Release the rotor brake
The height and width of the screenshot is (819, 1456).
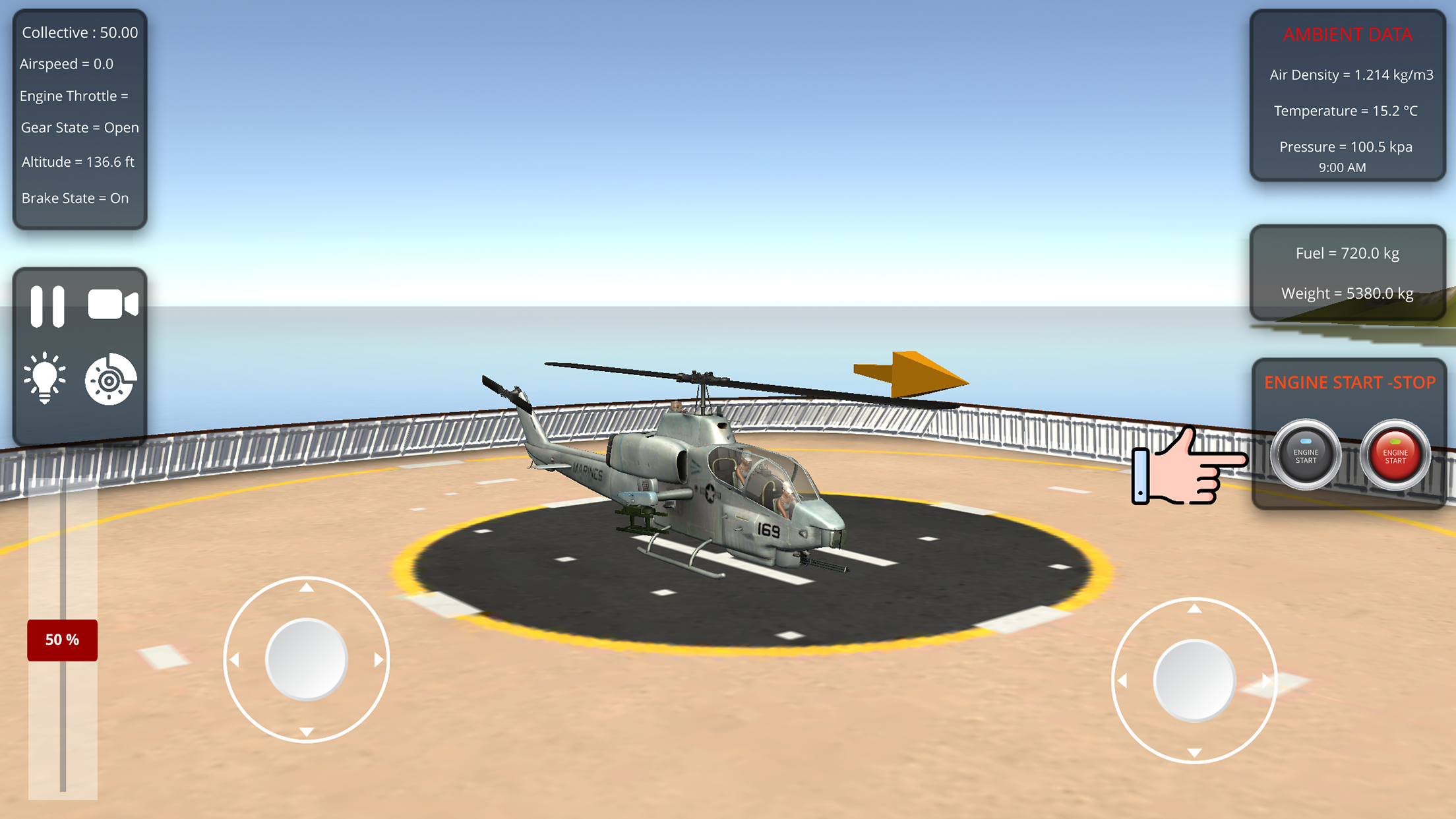click(x=111, y=379)
